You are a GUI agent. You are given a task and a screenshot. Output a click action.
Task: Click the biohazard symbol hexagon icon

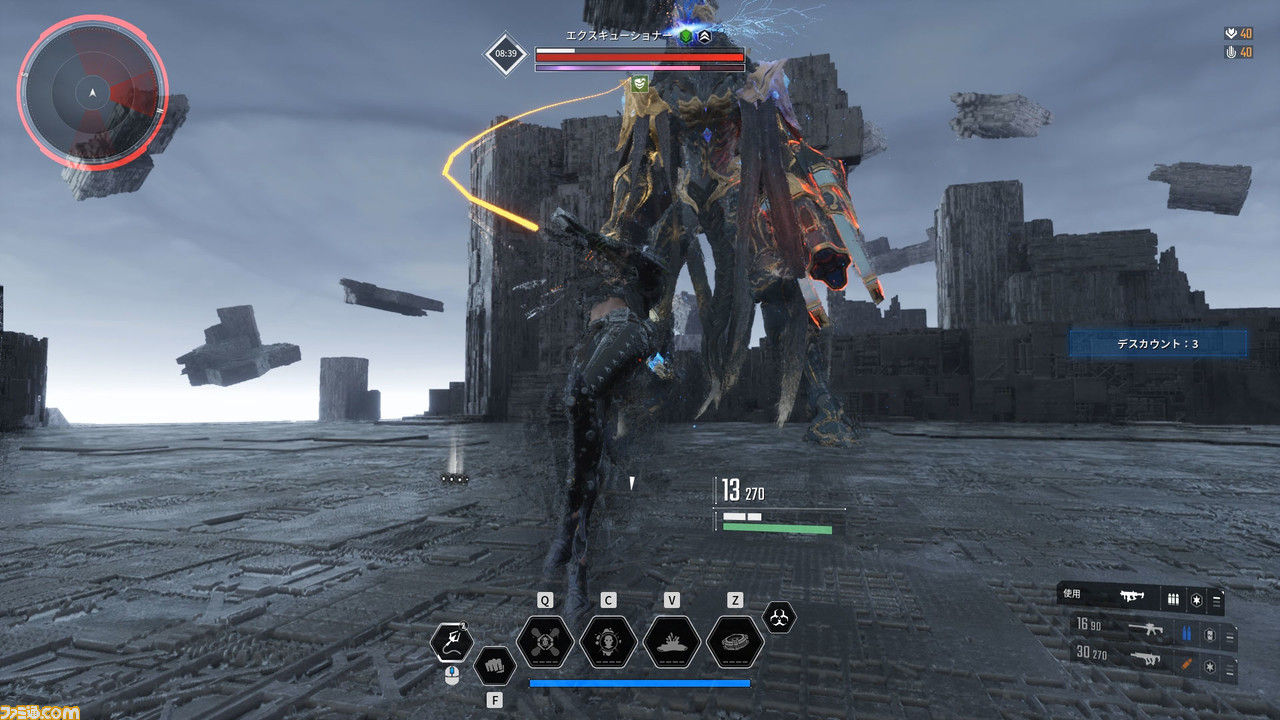click(x=779, y=617)
